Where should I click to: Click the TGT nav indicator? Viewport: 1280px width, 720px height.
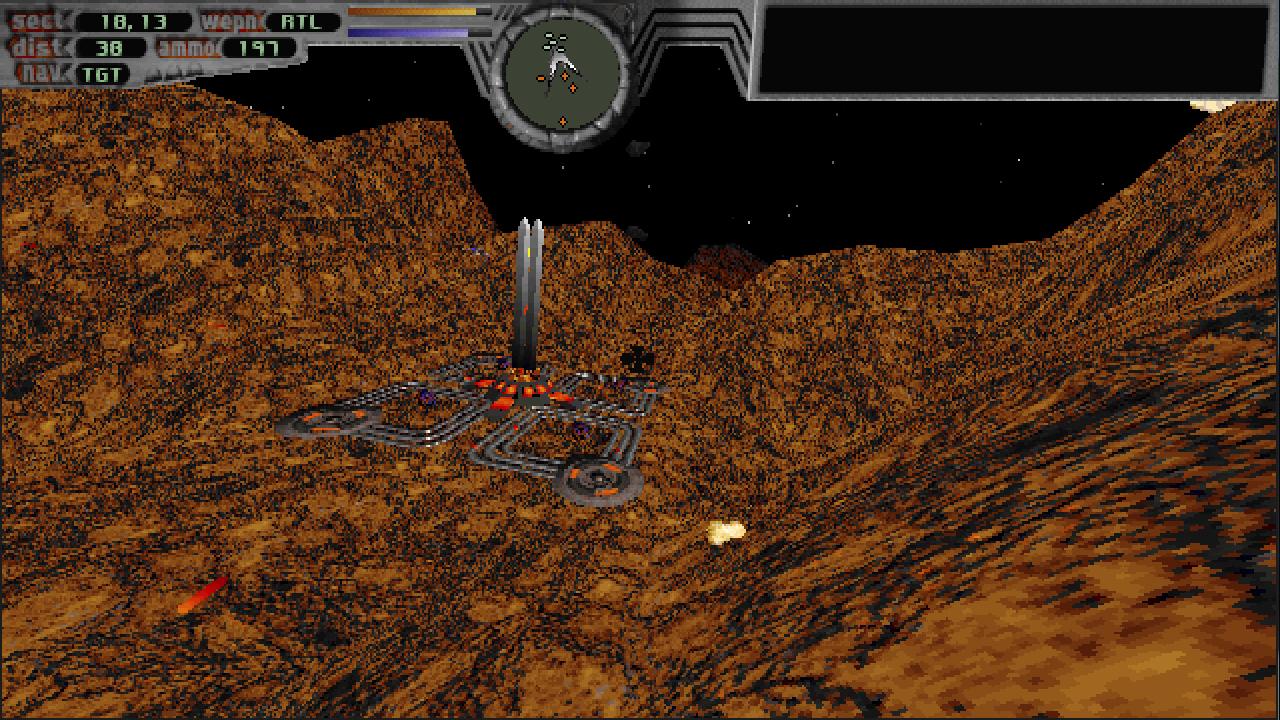click(102, 73)
